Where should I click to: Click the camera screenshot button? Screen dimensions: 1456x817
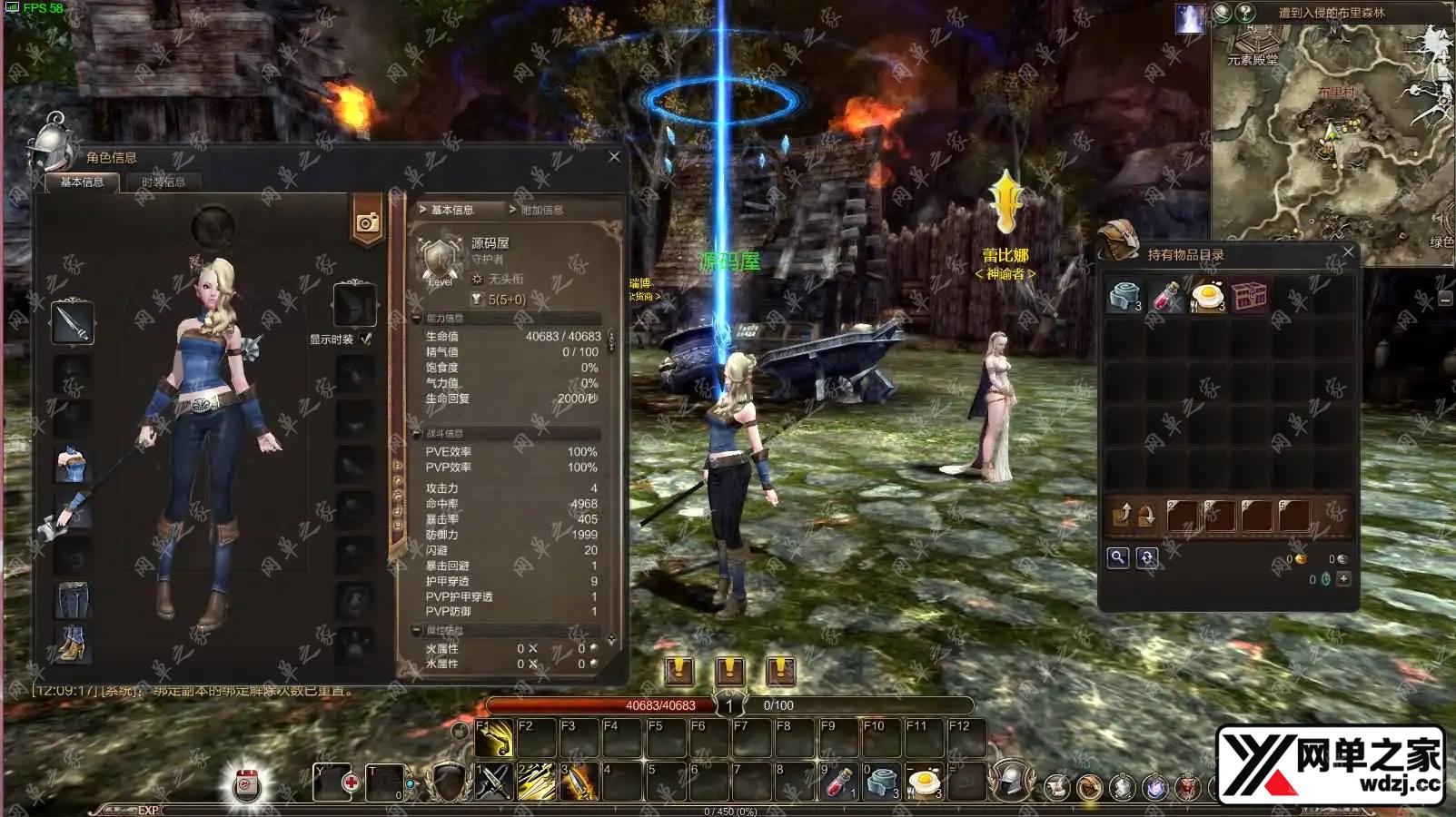pos(367,222)
